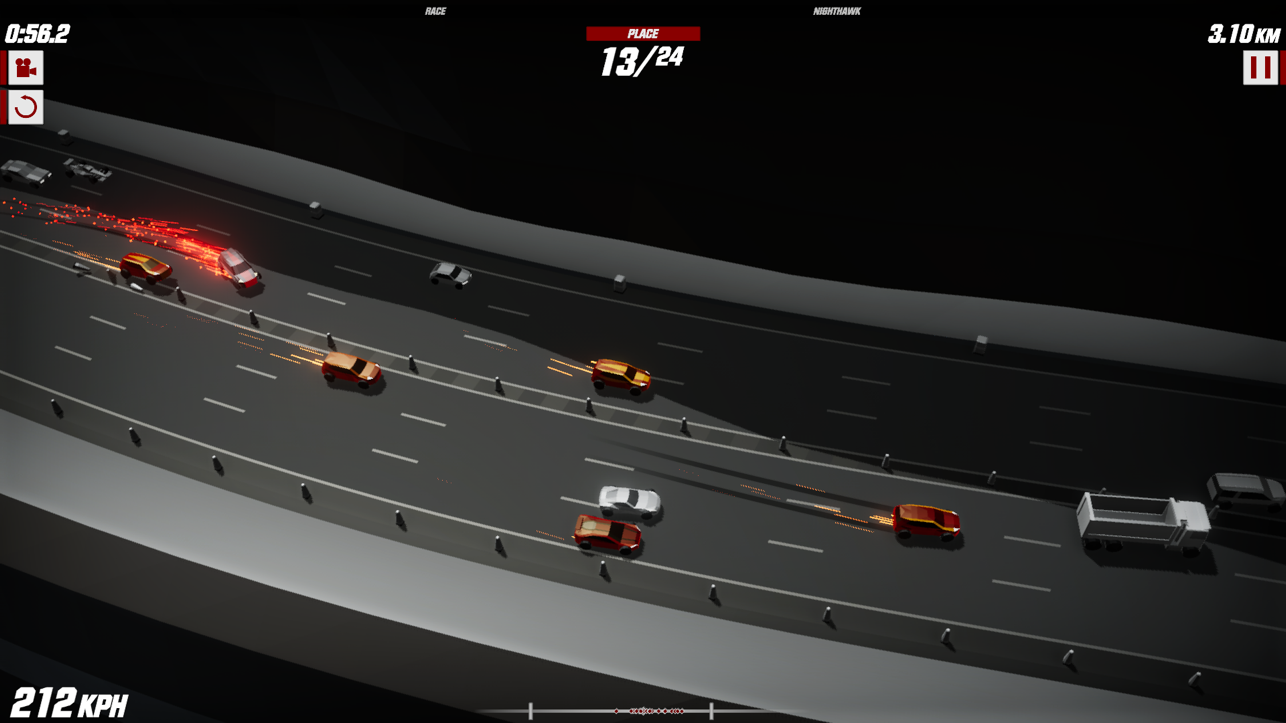This screenshot has height=723, width=1286.
Task: Toggle the replay recording camera
Action: (x=25, y=68)
